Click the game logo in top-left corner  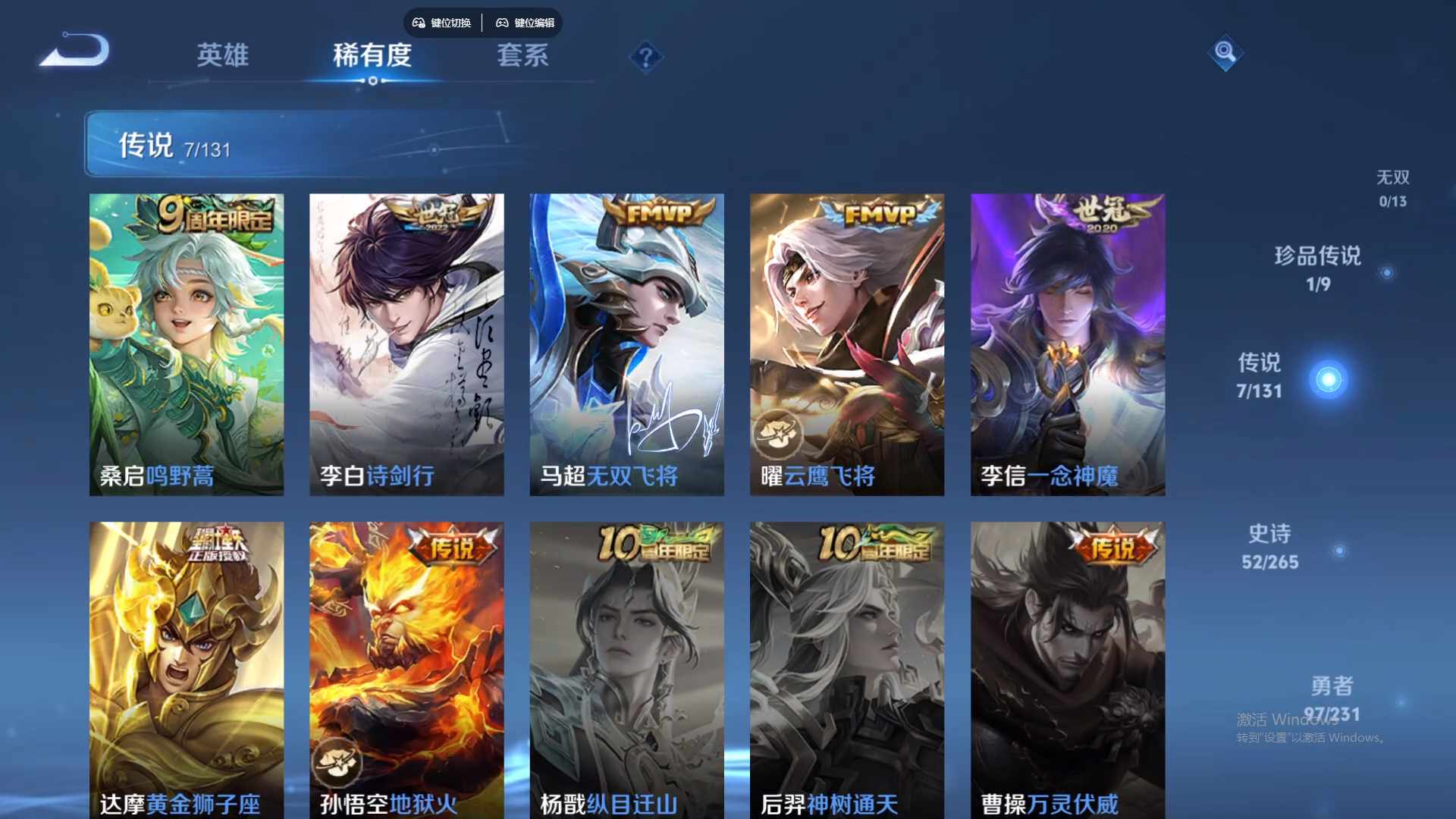(x=74, y=49)
